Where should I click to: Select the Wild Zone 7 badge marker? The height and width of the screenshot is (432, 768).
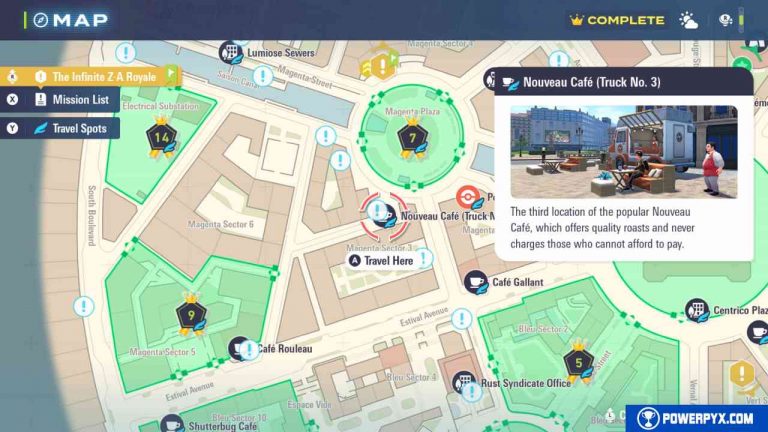tap(407, 137)
